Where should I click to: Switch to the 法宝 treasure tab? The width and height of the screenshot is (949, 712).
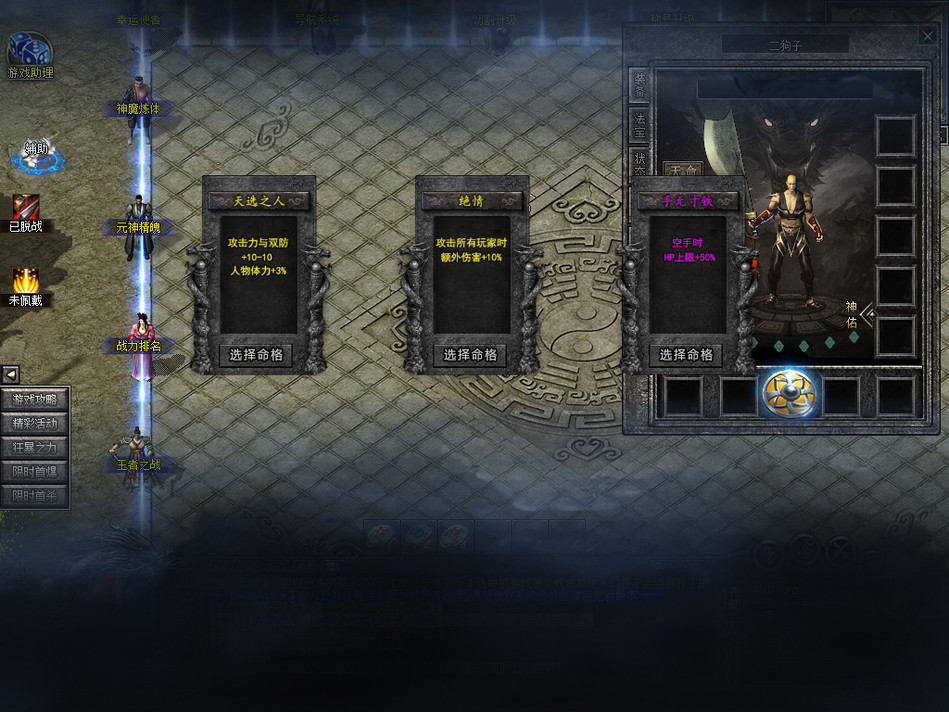click(640, 125)
